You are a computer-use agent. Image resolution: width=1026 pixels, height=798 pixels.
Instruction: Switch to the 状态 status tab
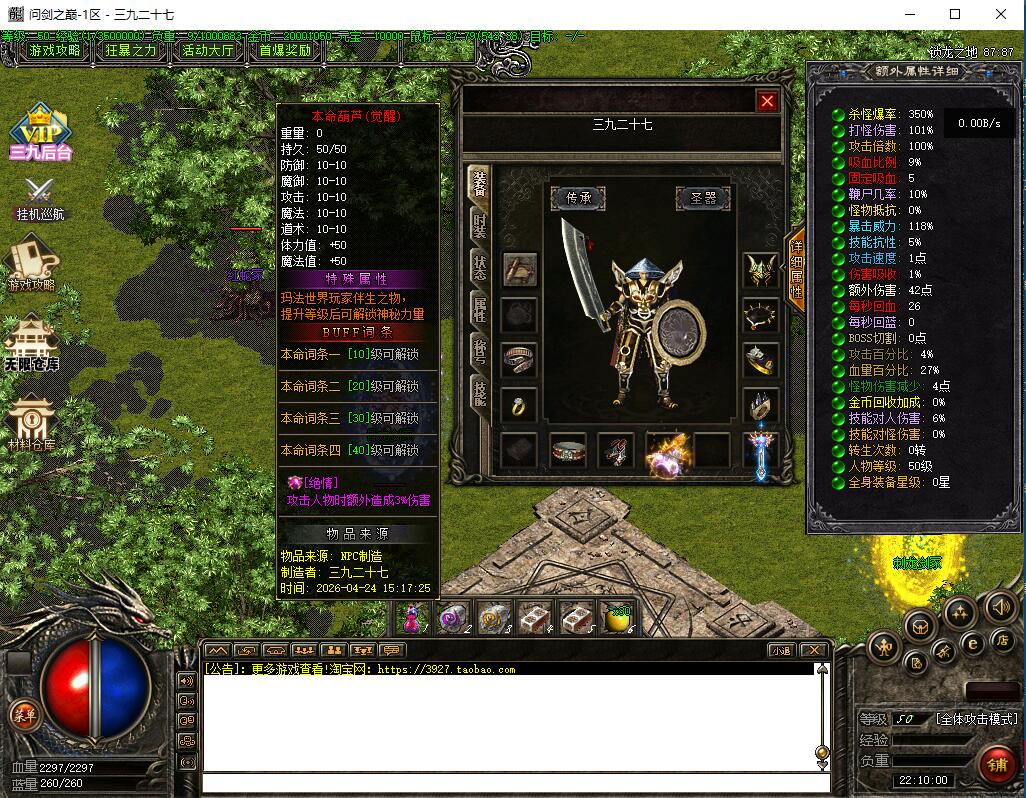pyautogui.click(x=481, y=266)
